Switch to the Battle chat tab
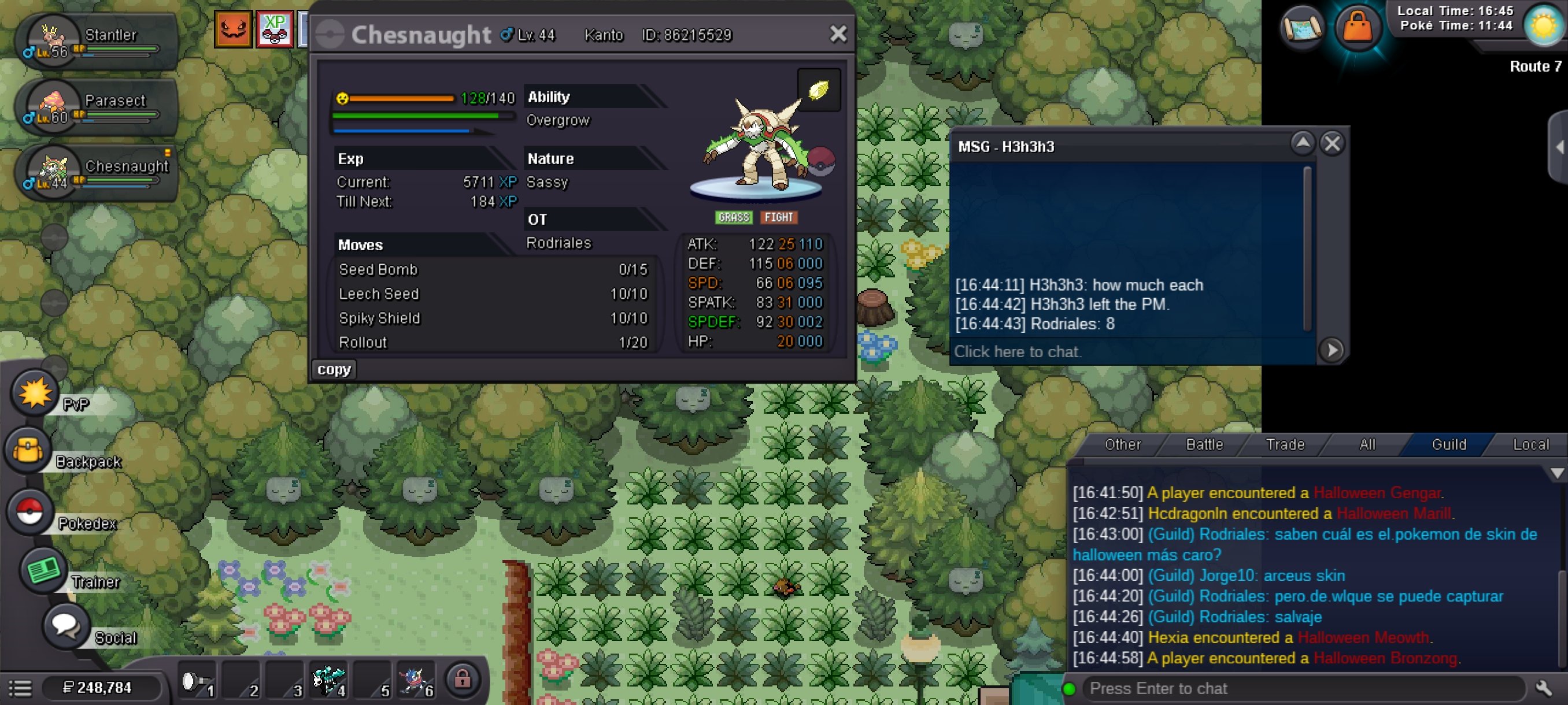The width and height of the screenshot is (1568, 705). (1204, 444)
